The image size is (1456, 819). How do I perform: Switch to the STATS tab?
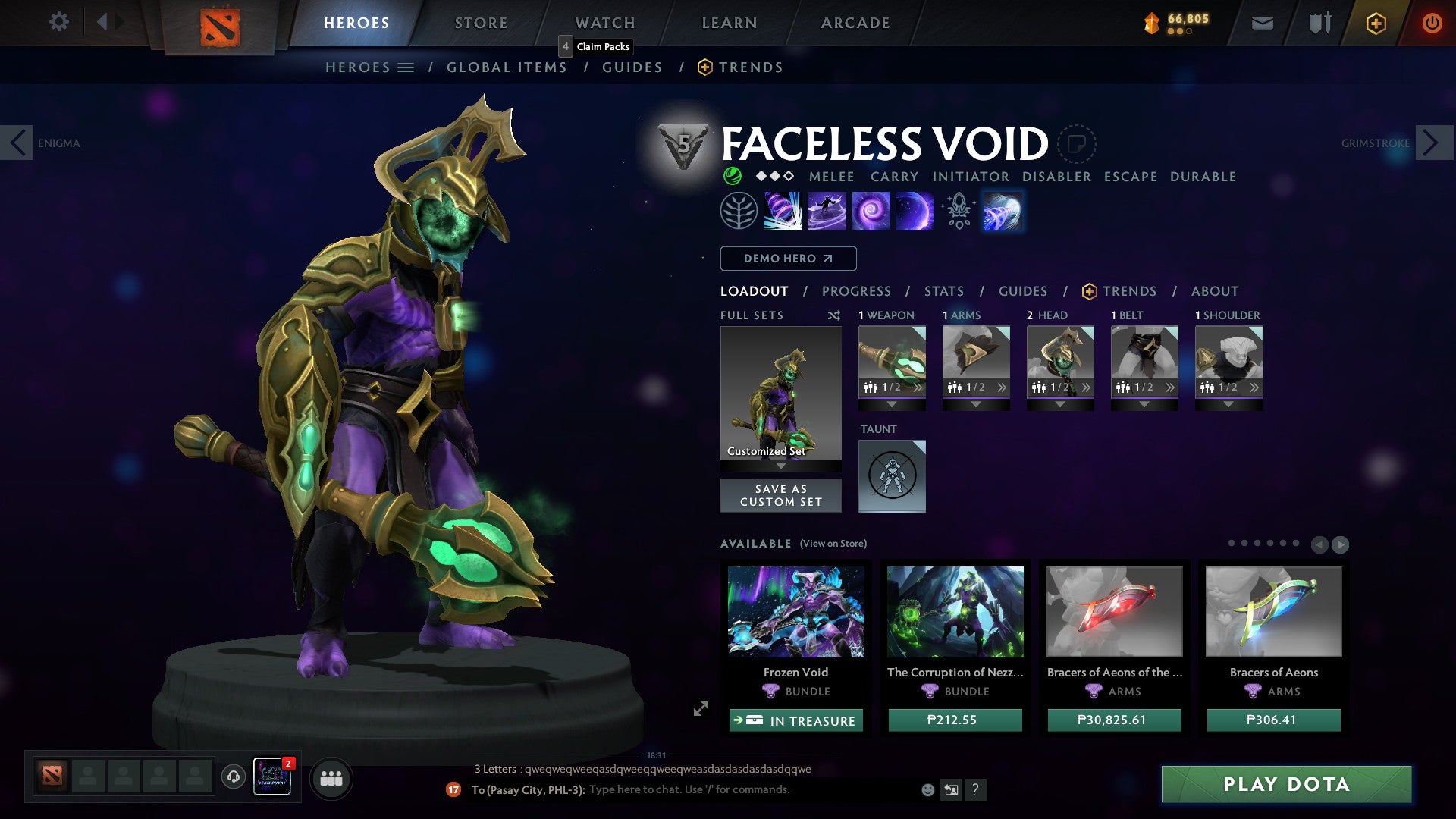tap(944, 290)
